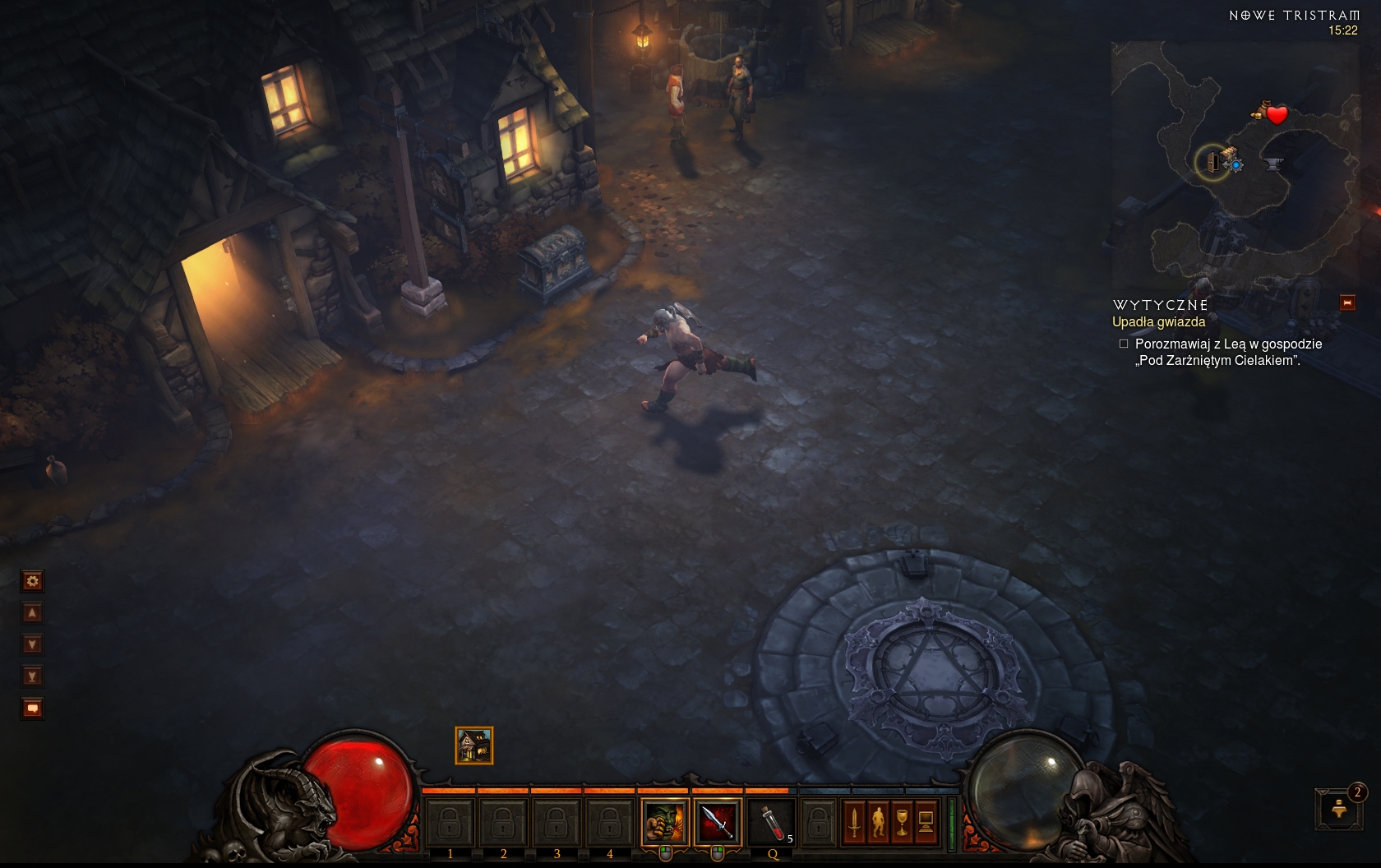Select the dagger attack skill slot
This screenshot has width=1381, height=868.
click(x=718, y=821)
